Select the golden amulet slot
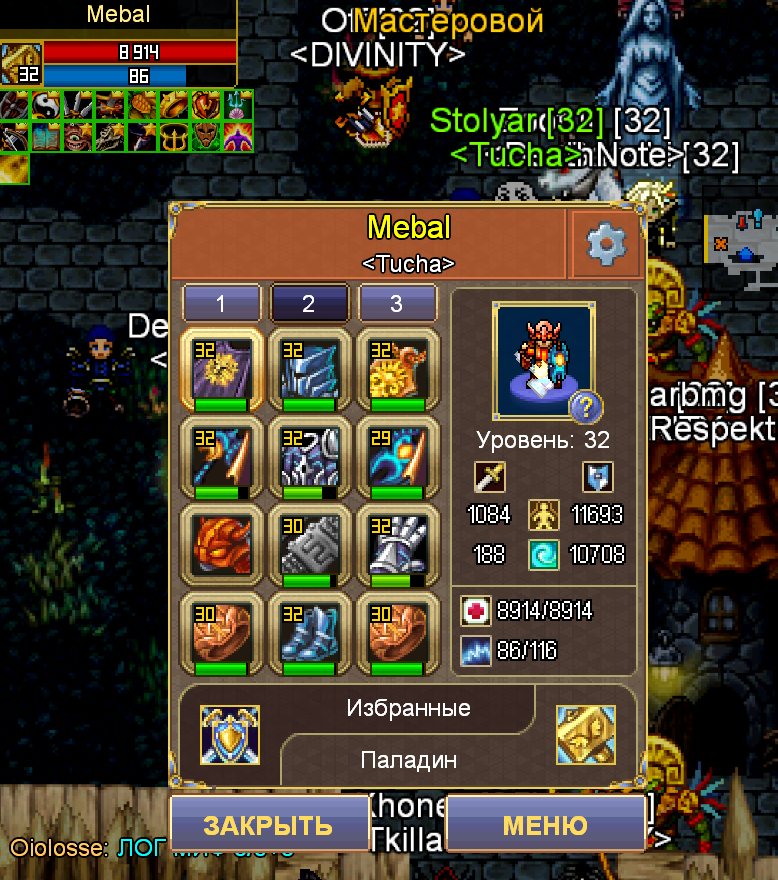Image resolution: width=778 pixels, height=880 pixels. pos(397,370)
